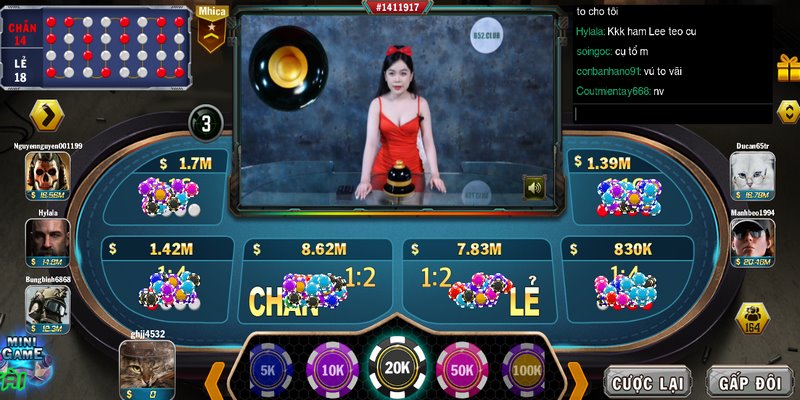Show the 164 spectators list
Screen dimensions: 800x400
coord(752,319)
